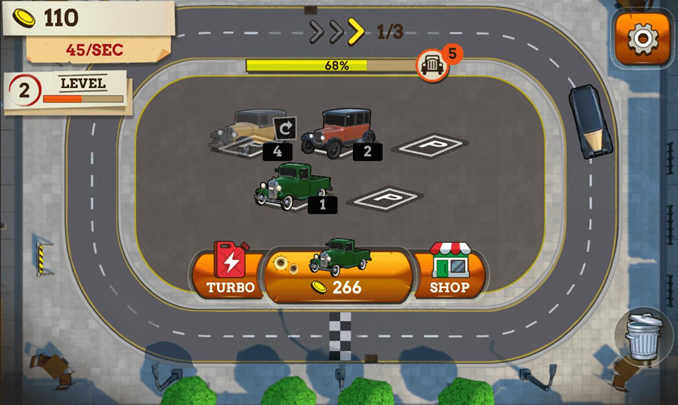The image size is (678, 405).
Task: Activate the Turbo boost button
Action: click(230, 271)
